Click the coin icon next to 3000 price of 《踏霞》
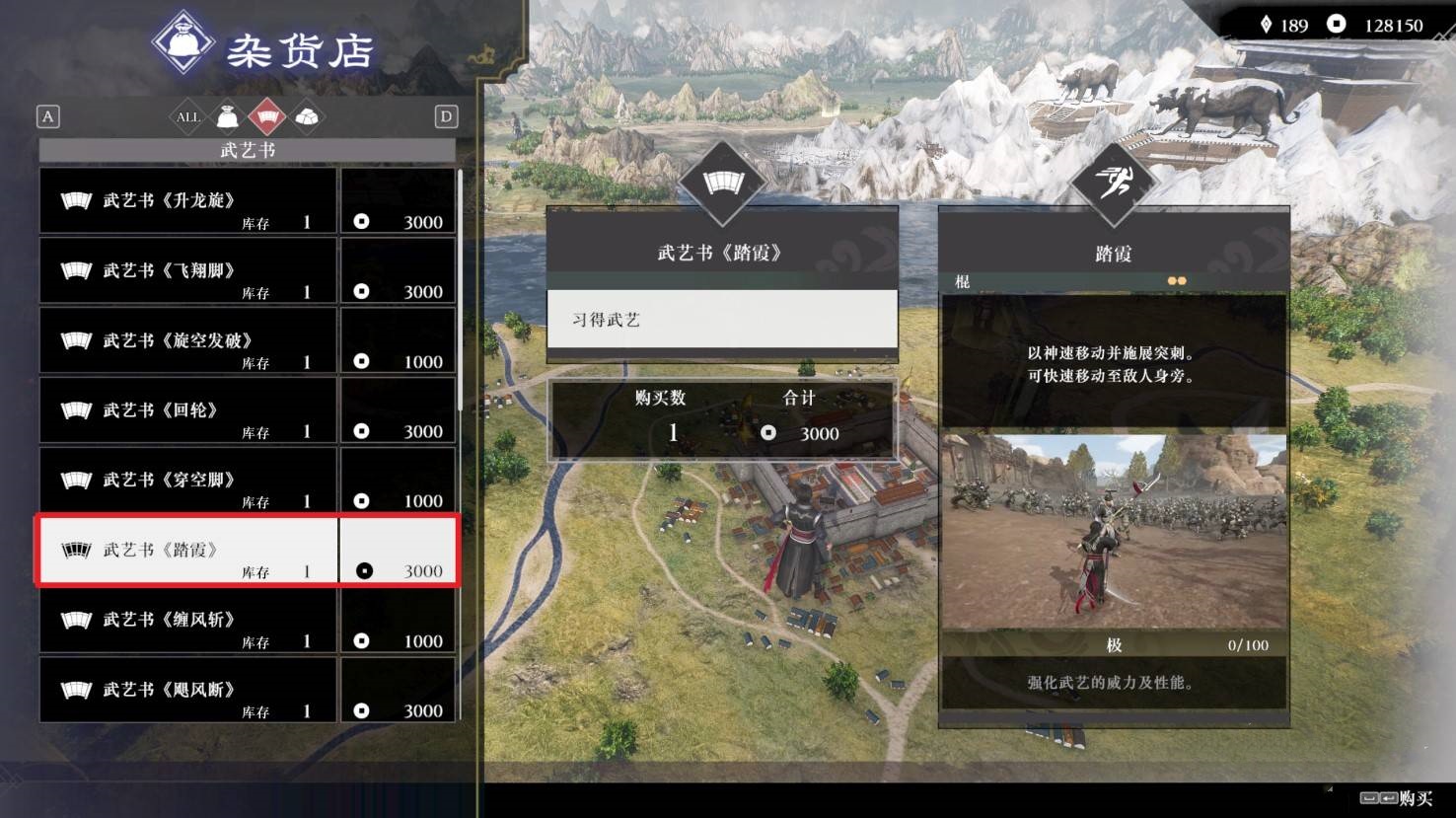 coord(362,570)
